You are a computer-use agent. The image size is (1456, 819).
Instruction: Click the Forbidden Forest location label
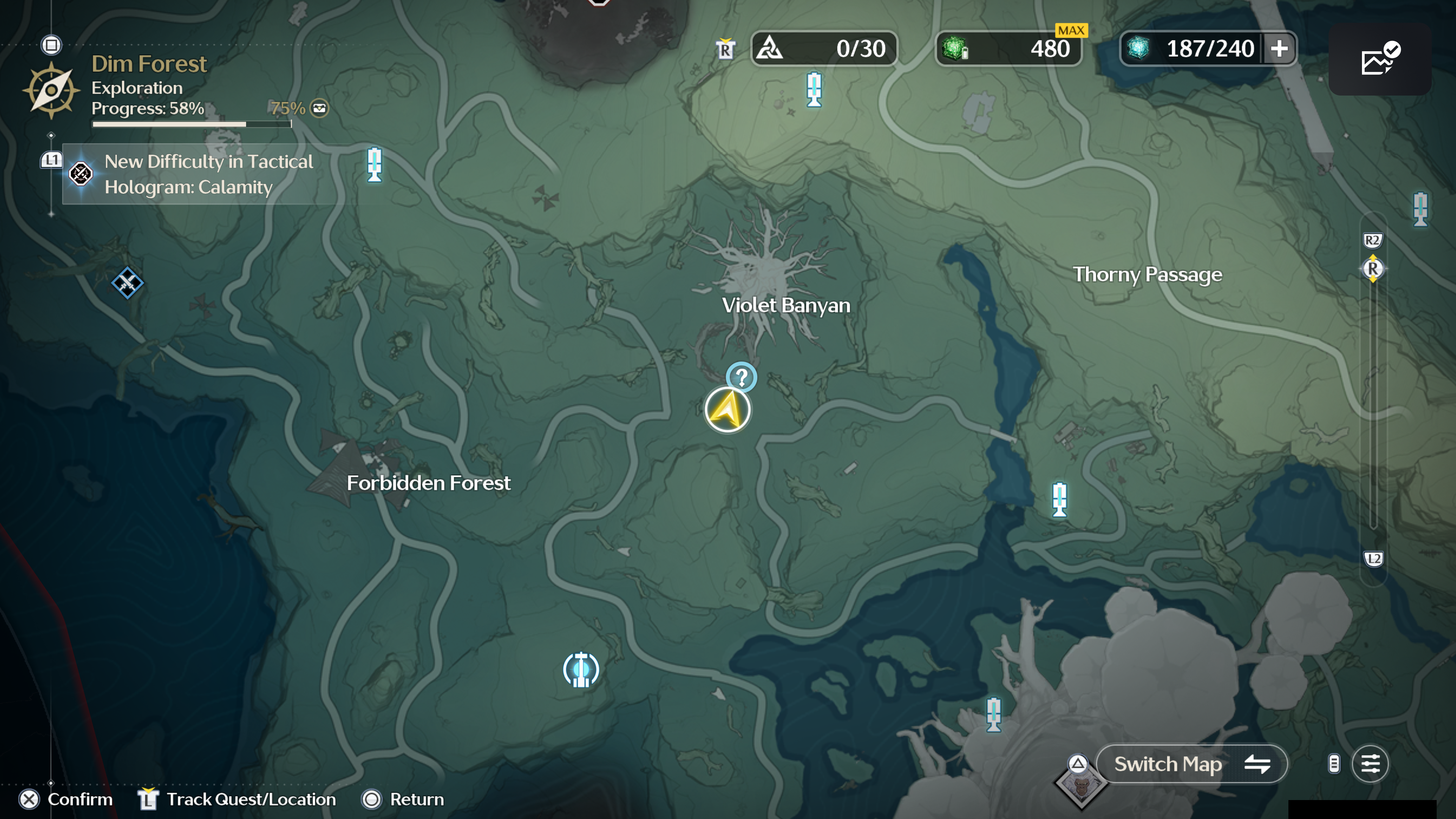click(x=428, y=483)
